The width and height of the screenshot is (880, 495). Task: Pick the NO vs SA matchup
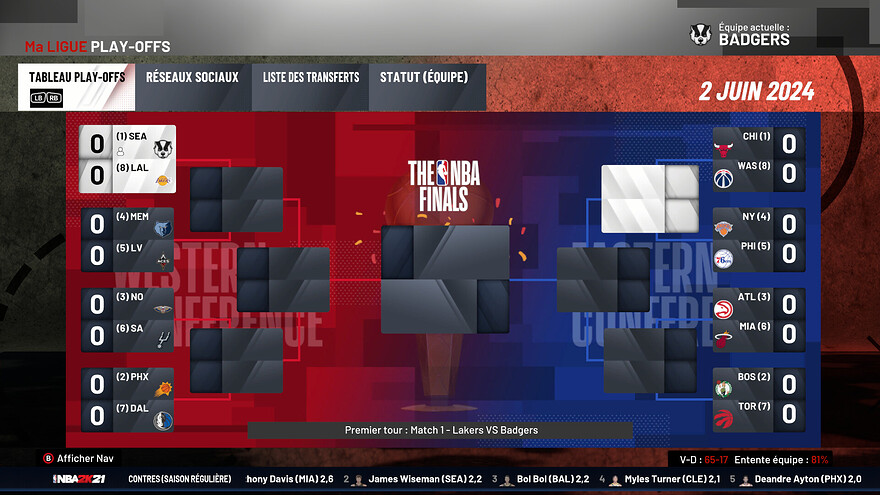[x=128, y=321]
